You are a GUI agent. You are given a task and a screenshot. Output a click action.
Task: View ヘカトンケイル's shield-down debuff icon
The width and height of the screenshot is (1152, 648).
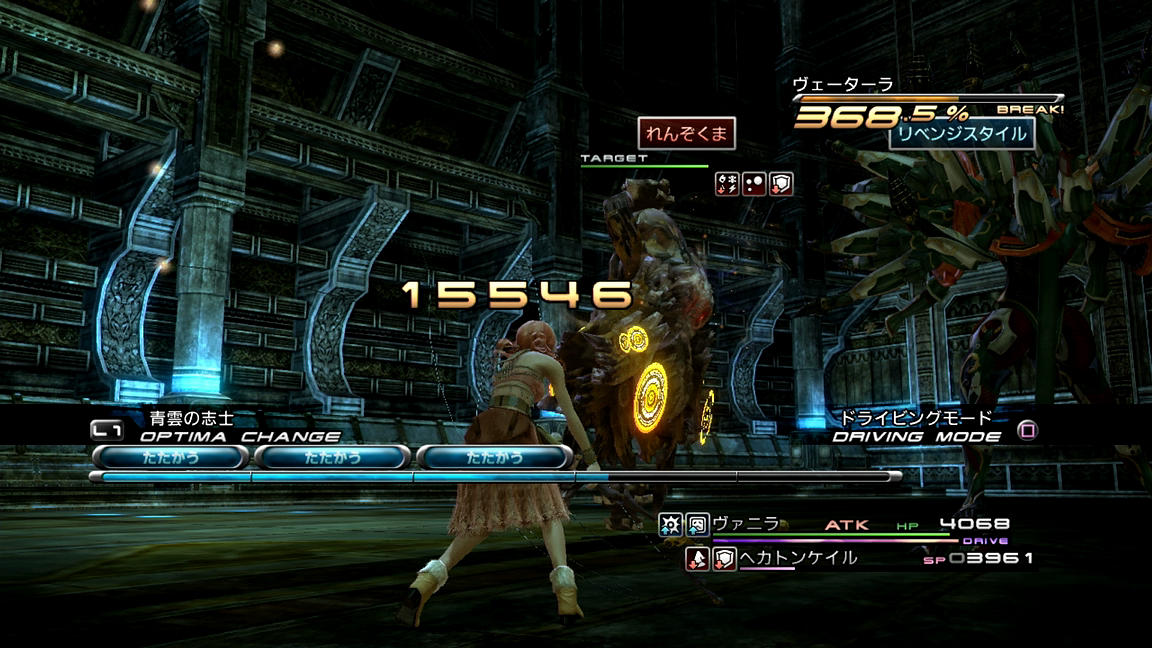click(724, 559)
